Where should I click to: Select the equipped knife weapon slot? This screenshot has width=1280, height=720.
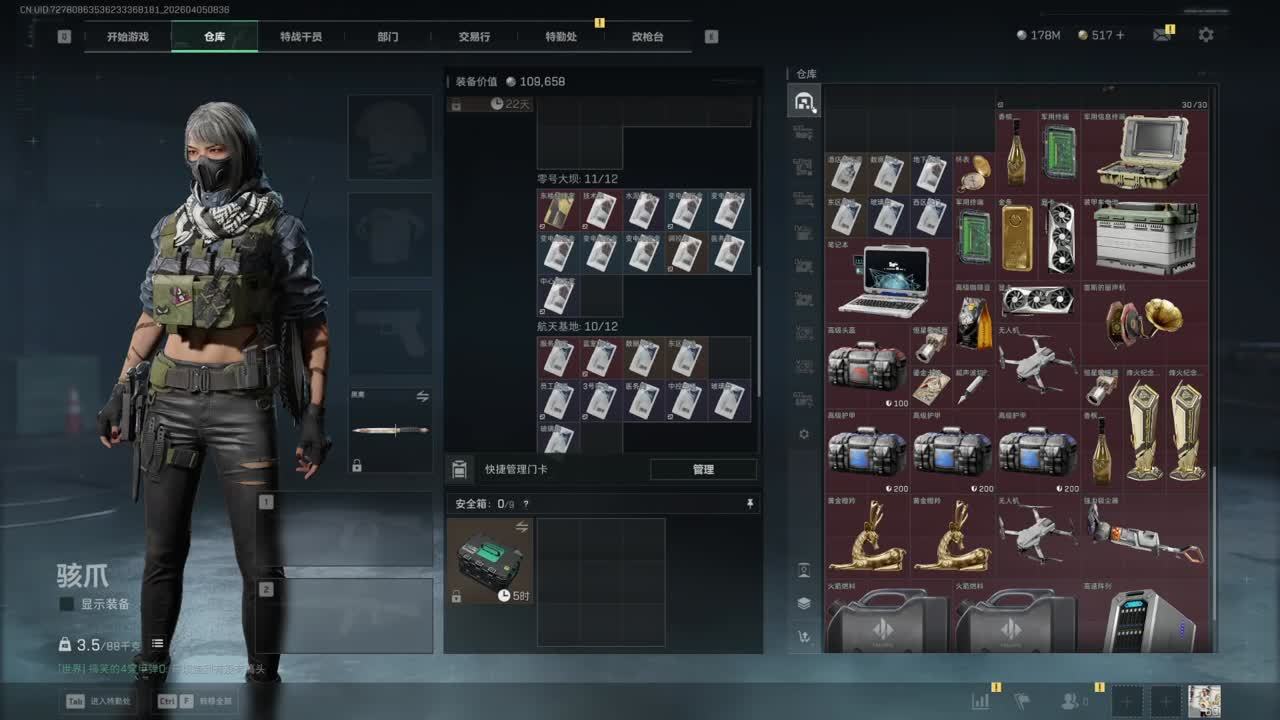coord(390,431)
